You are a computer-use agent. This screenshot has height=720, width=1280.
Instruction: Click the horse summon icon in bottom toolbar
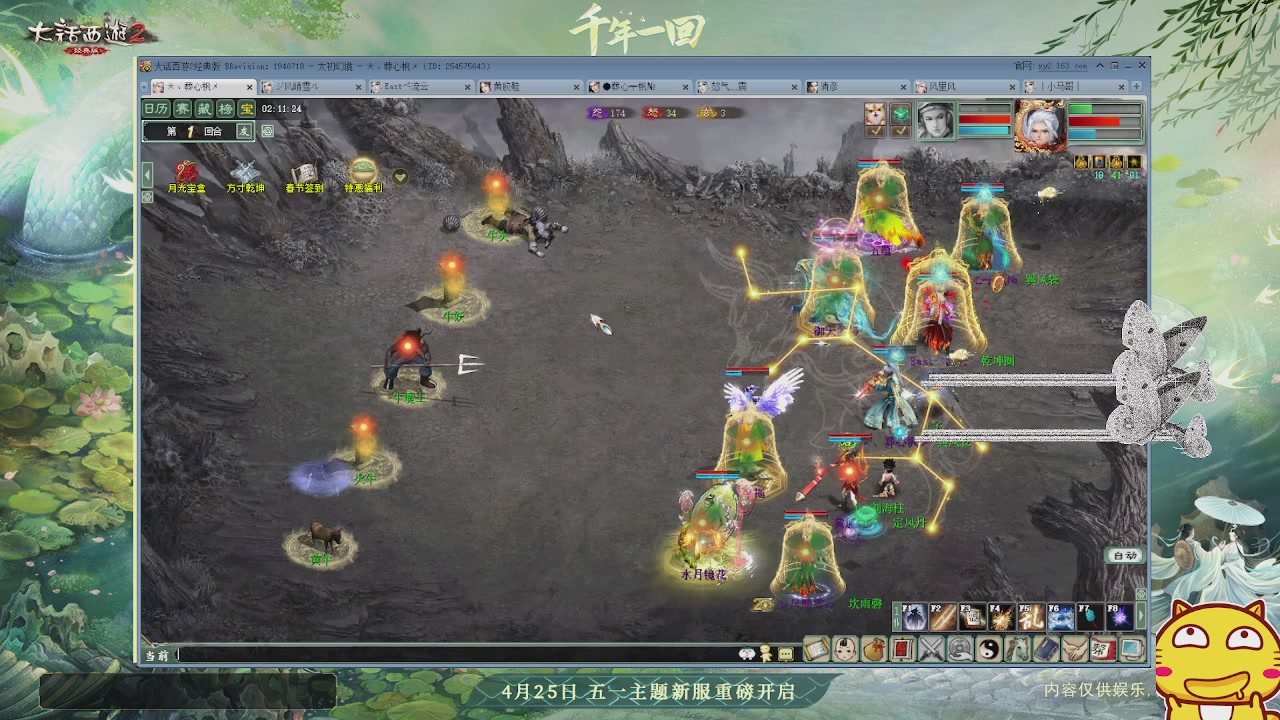(x=1017, y=648)
